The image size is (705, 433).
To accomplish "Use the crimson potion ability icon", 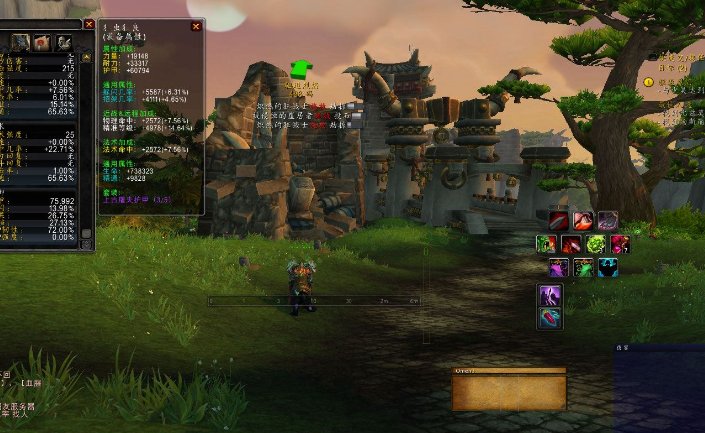I will 620,244.
